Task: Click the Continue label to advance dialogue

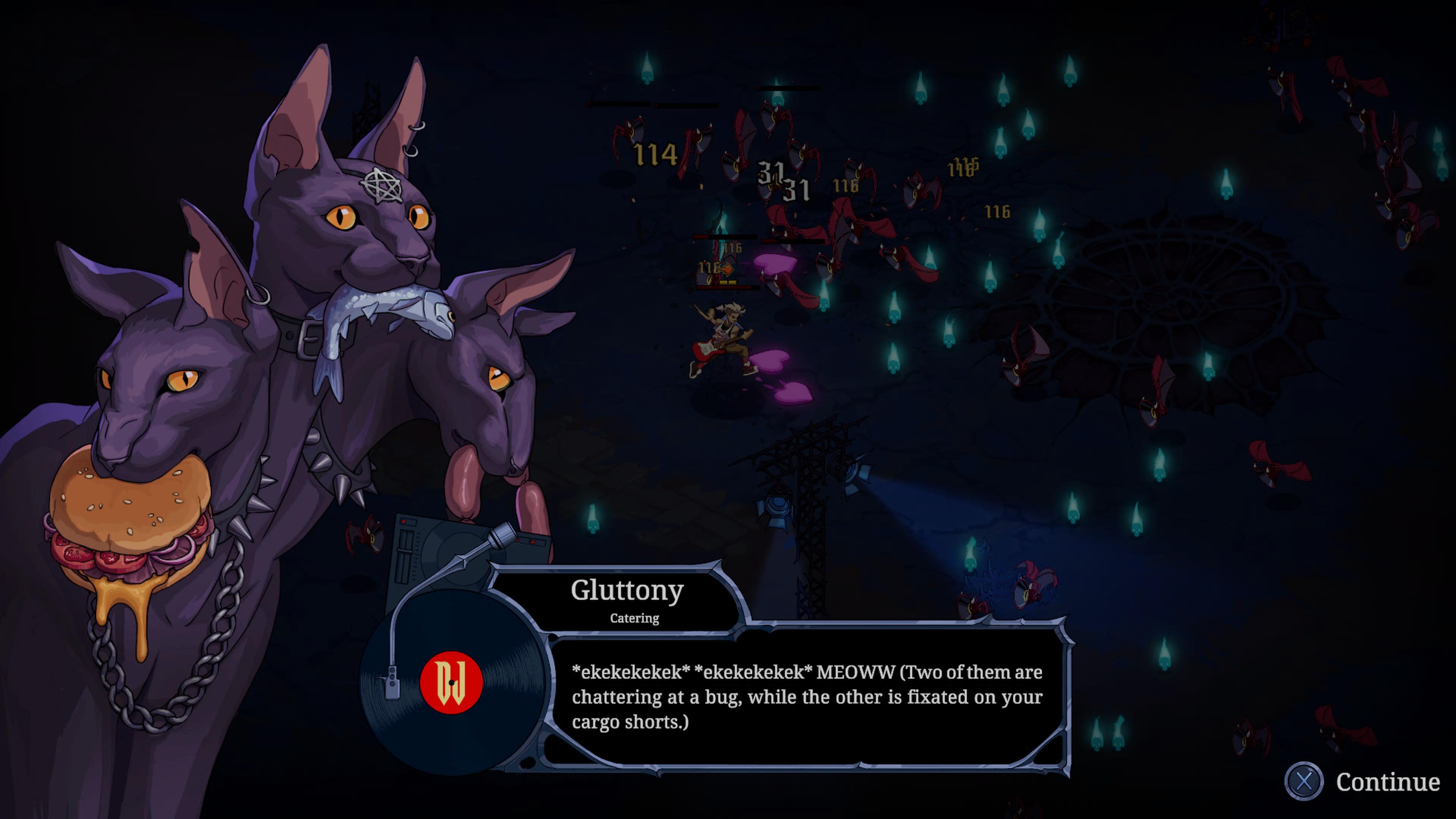Action: [x=1387, y=782]
